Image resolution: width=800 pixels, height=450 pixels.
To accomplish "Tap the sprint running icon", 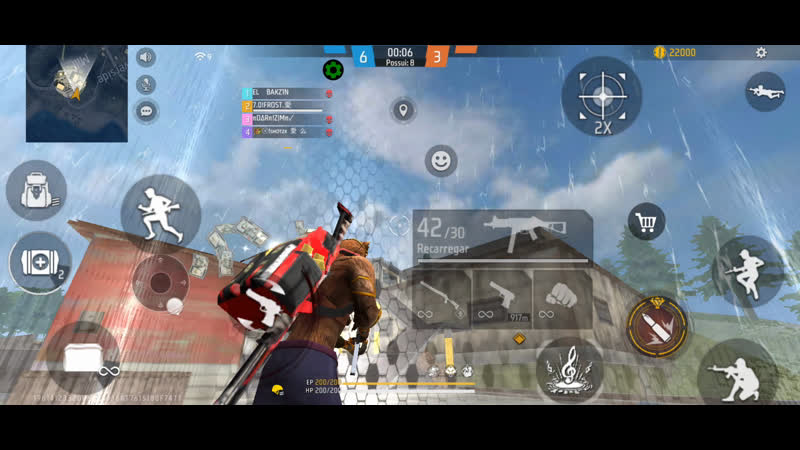I will 160,212.
